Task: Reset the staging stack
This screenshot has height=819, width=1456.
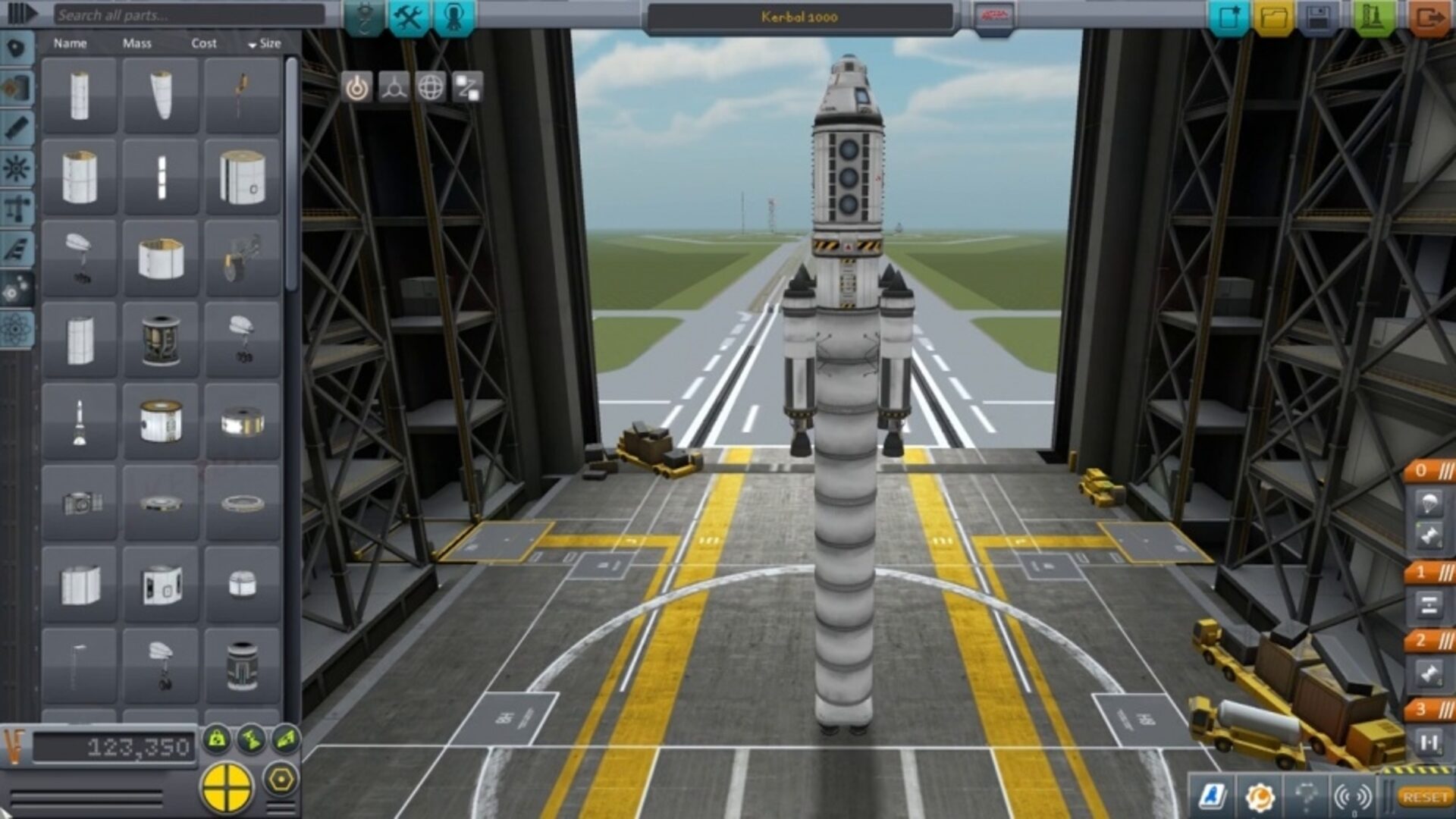Action: (x=1424, y=797)
